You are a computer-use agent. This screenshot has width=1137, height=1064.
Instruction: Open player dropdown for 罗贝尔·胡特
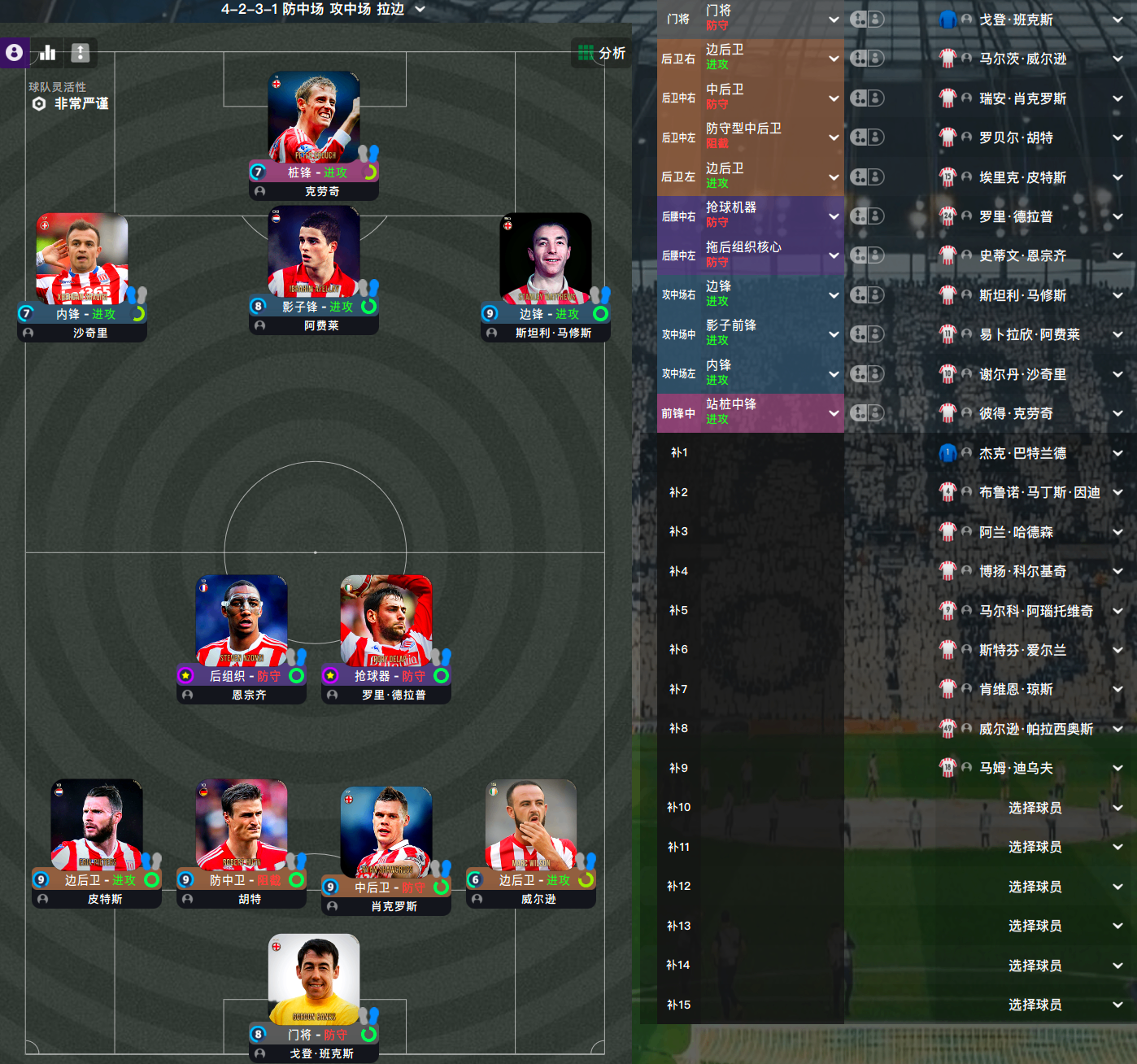(x=1118, y=137)
